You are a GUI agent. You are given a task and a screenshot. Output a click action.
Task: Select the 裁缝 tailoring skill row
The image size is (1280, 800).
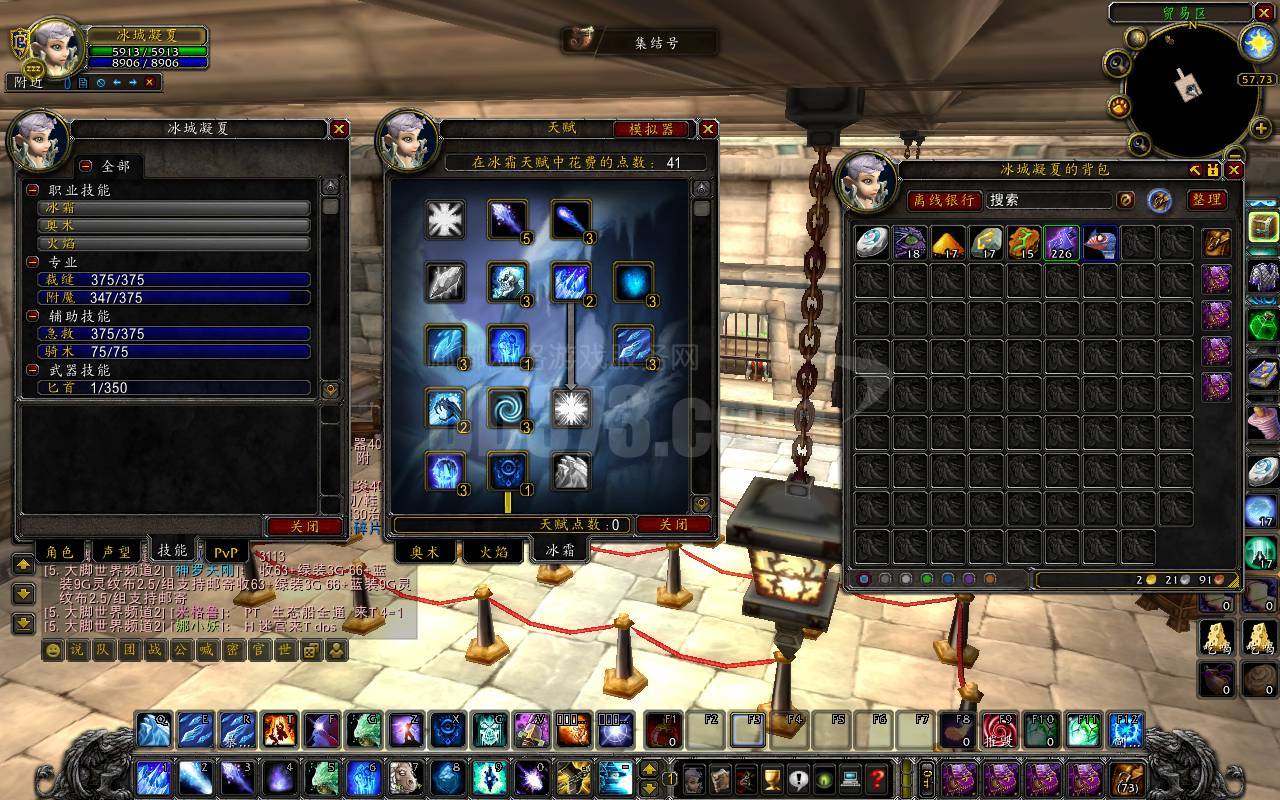coord(174,280)
